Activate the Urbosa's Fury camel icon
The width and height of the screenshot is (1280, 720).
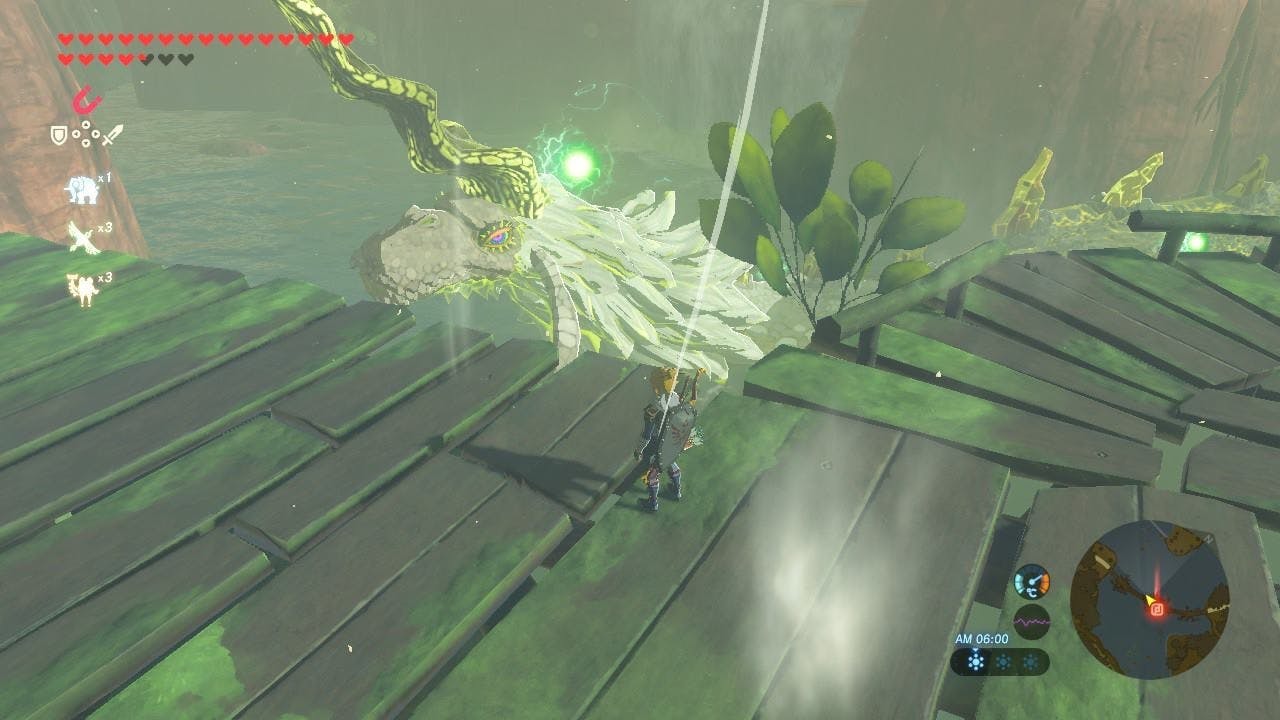(x=81, y=287)
